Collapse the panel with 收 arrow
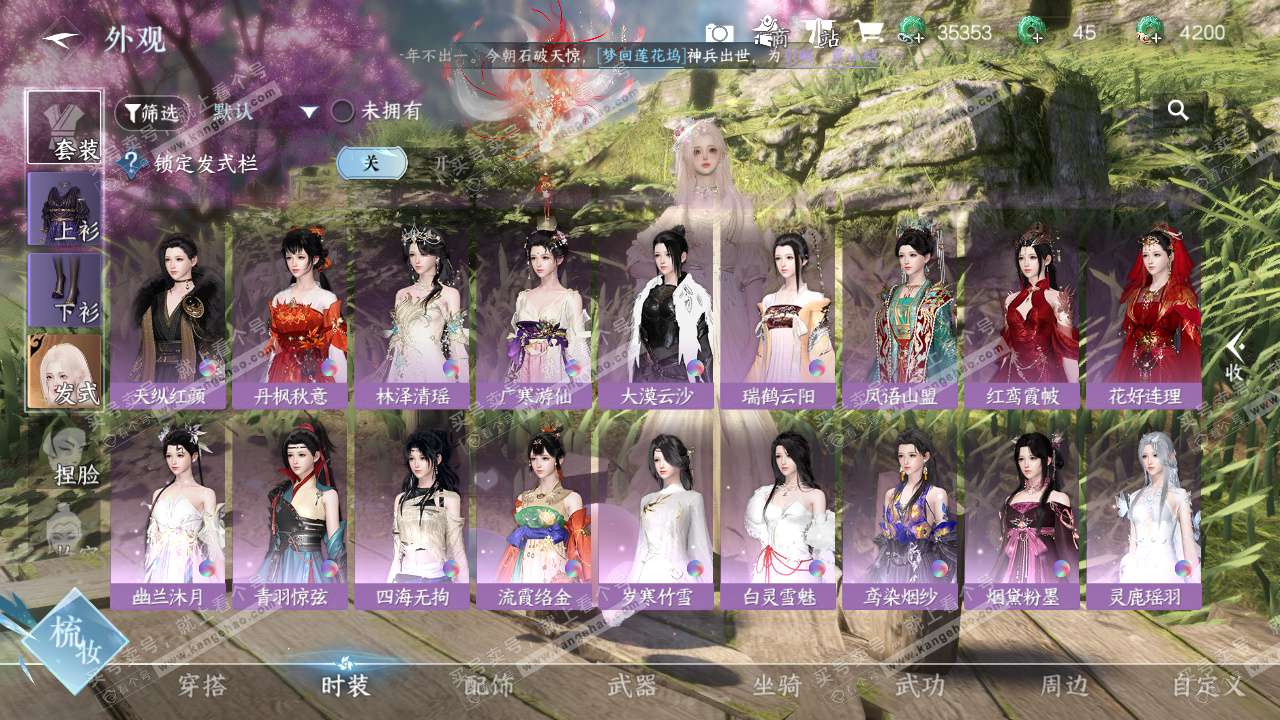Viewport: 1280px width, 720px height. (1235, 357)
